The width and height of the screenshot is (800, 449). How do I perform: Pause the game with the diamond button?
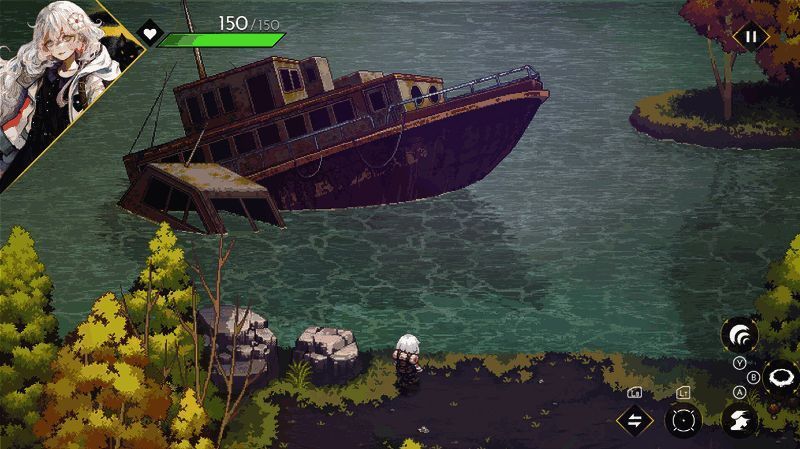[751, 37]
